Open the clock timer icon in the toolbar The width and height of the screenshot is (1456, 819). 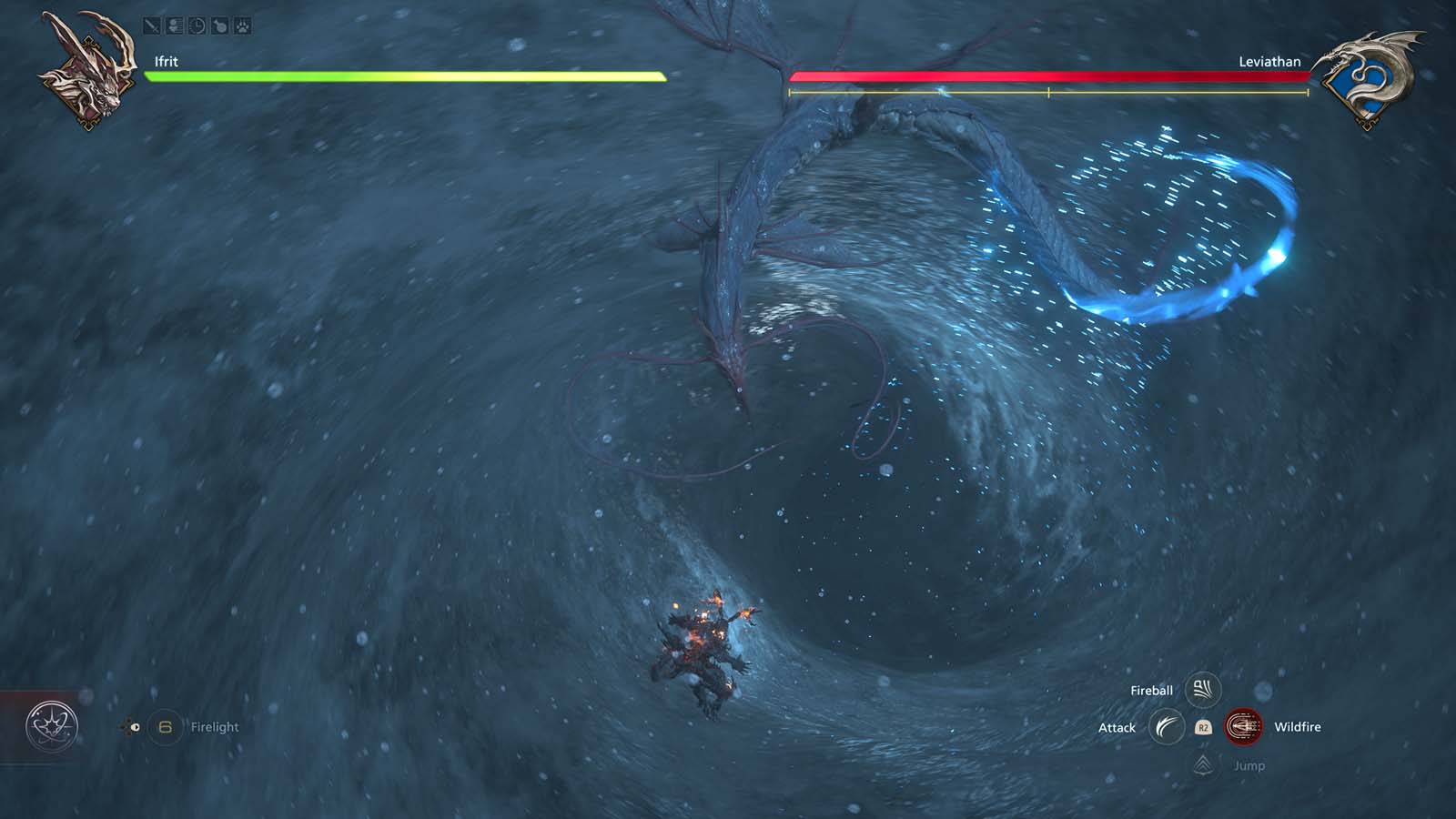click(x=197, y=25)
